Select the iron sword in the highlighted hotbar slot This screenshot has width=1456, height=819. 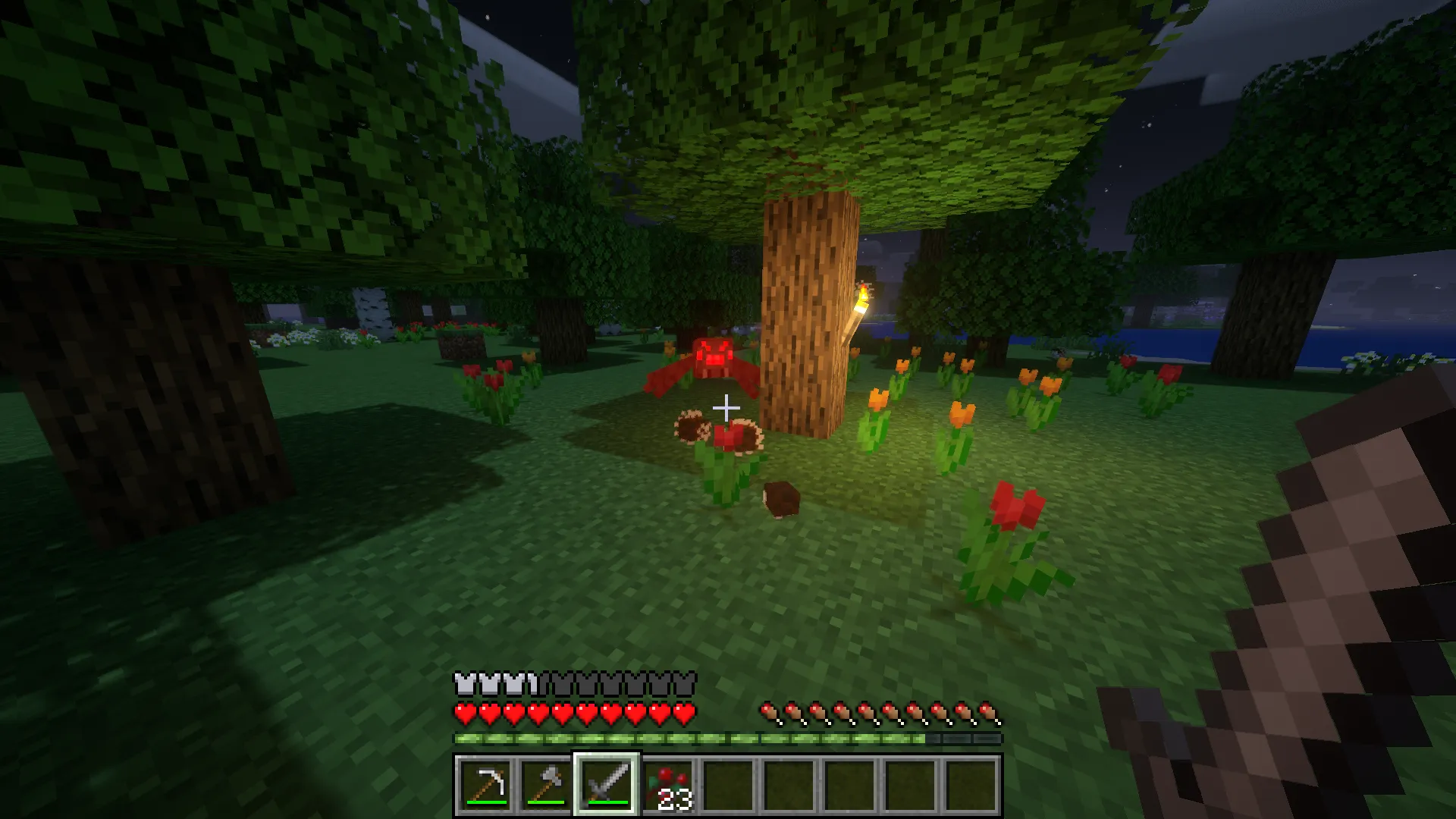coord(607,785)
